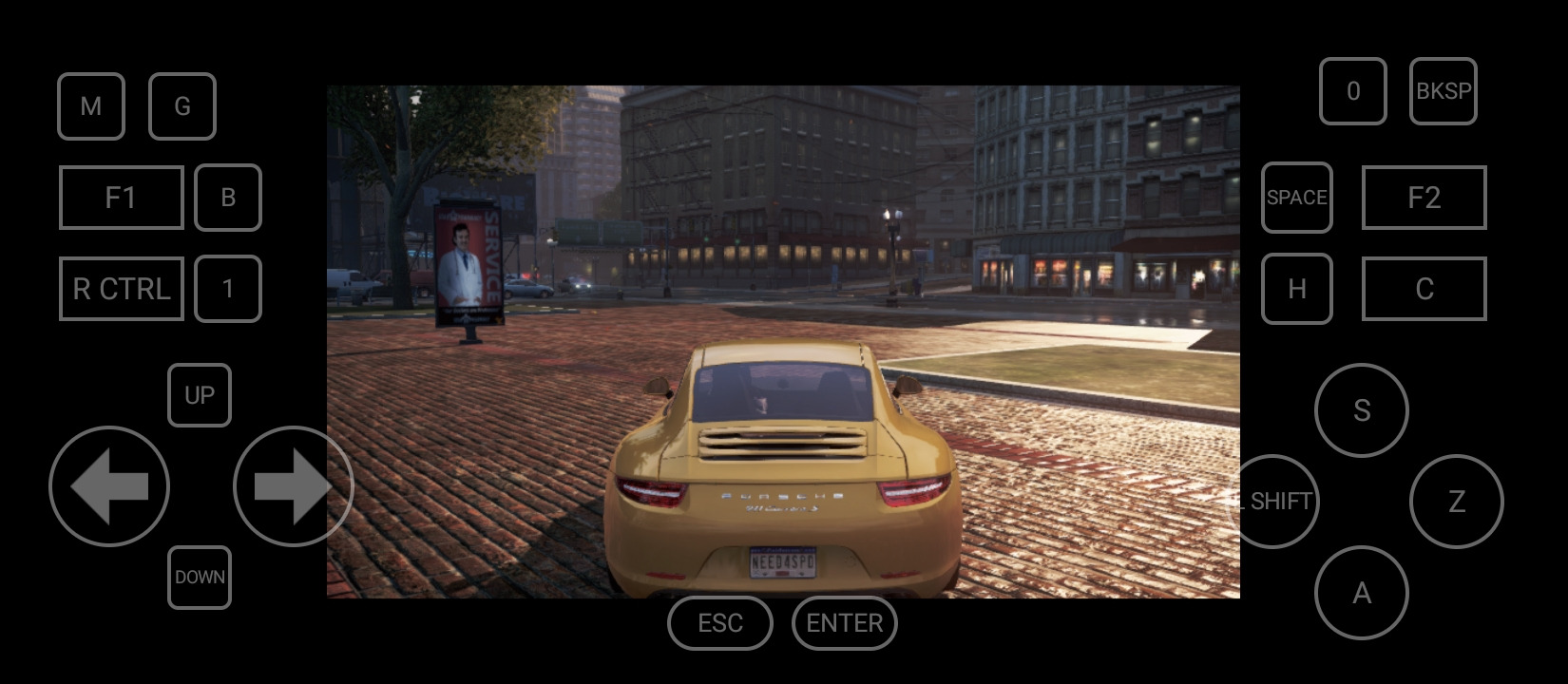Tap the SPACE overlay button
The height and width of the screenshot is (684, 1568).
[1296, 198]
